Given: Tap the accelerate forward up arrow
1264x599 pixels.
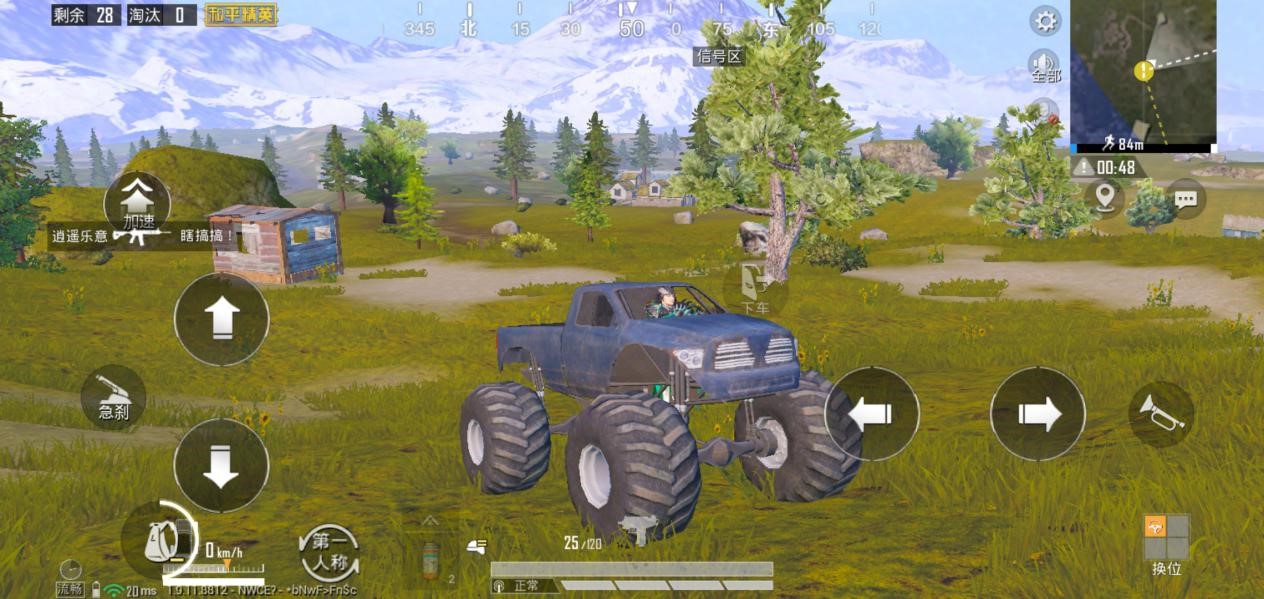Looking at the screenshot, I should click(x=221, y=319).
